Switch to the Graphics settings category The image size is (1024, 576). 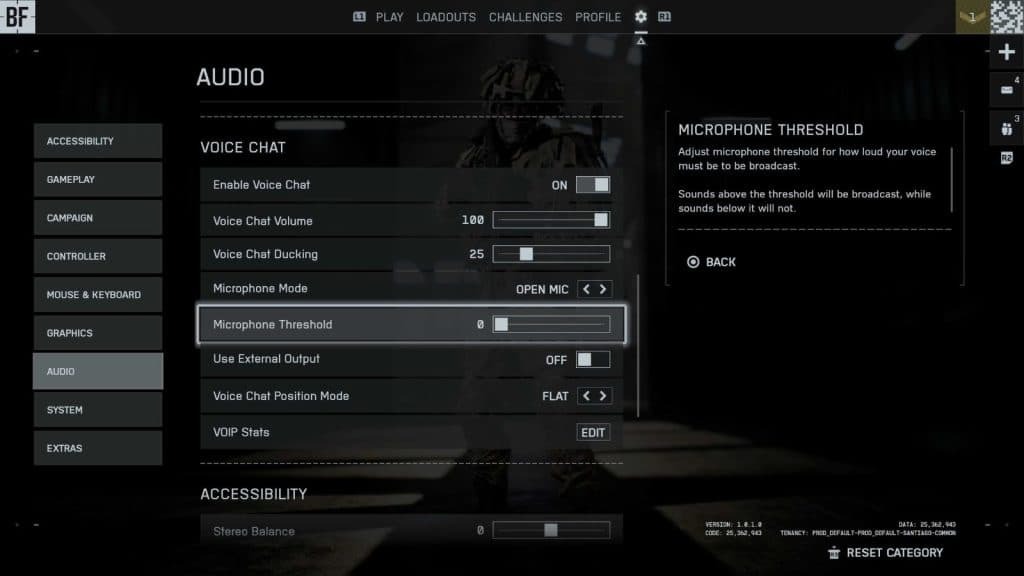[x=97, y=333]
